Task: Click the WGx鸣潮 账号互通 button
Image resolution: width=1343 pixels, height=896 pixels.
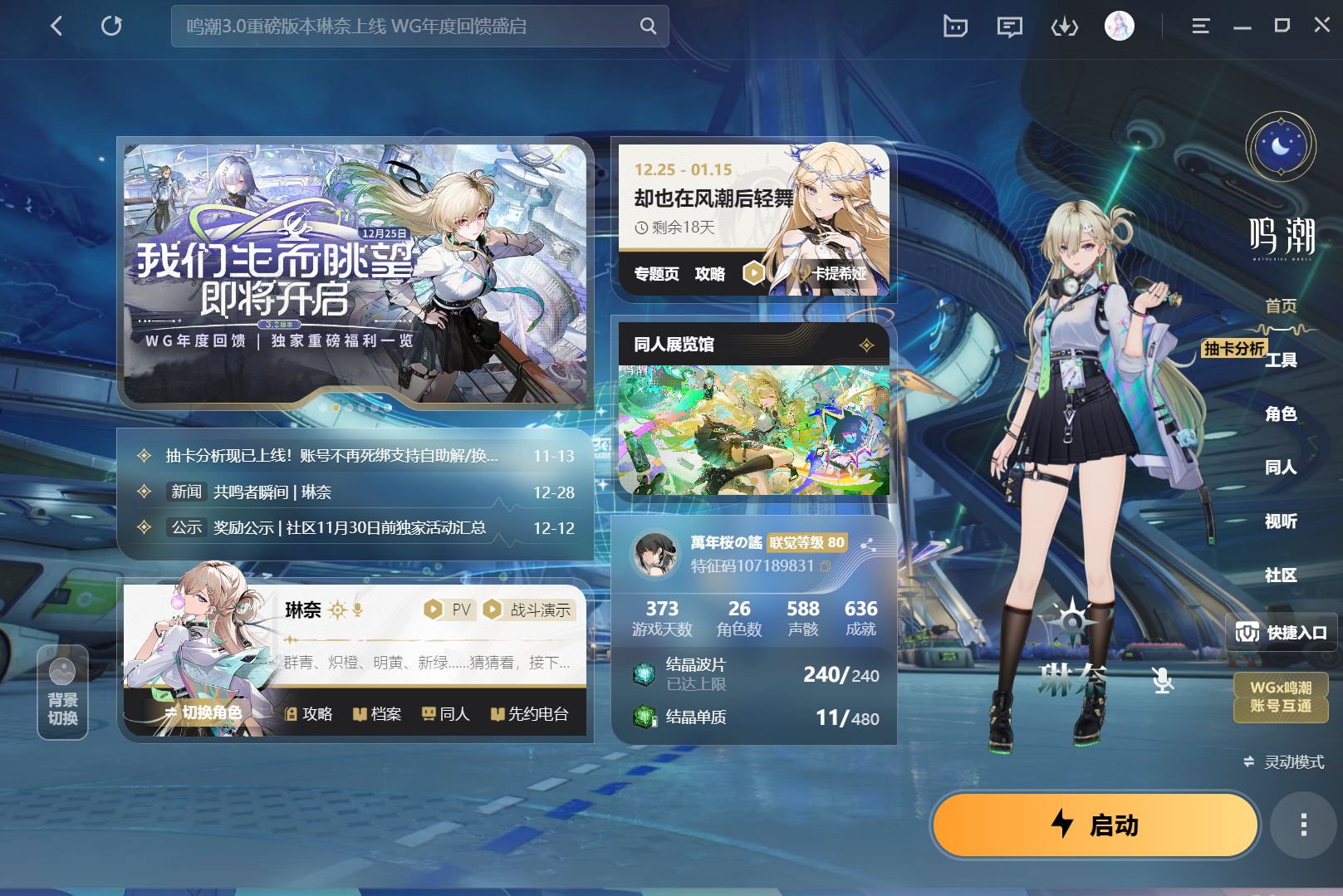Action: click(1281, 697)
